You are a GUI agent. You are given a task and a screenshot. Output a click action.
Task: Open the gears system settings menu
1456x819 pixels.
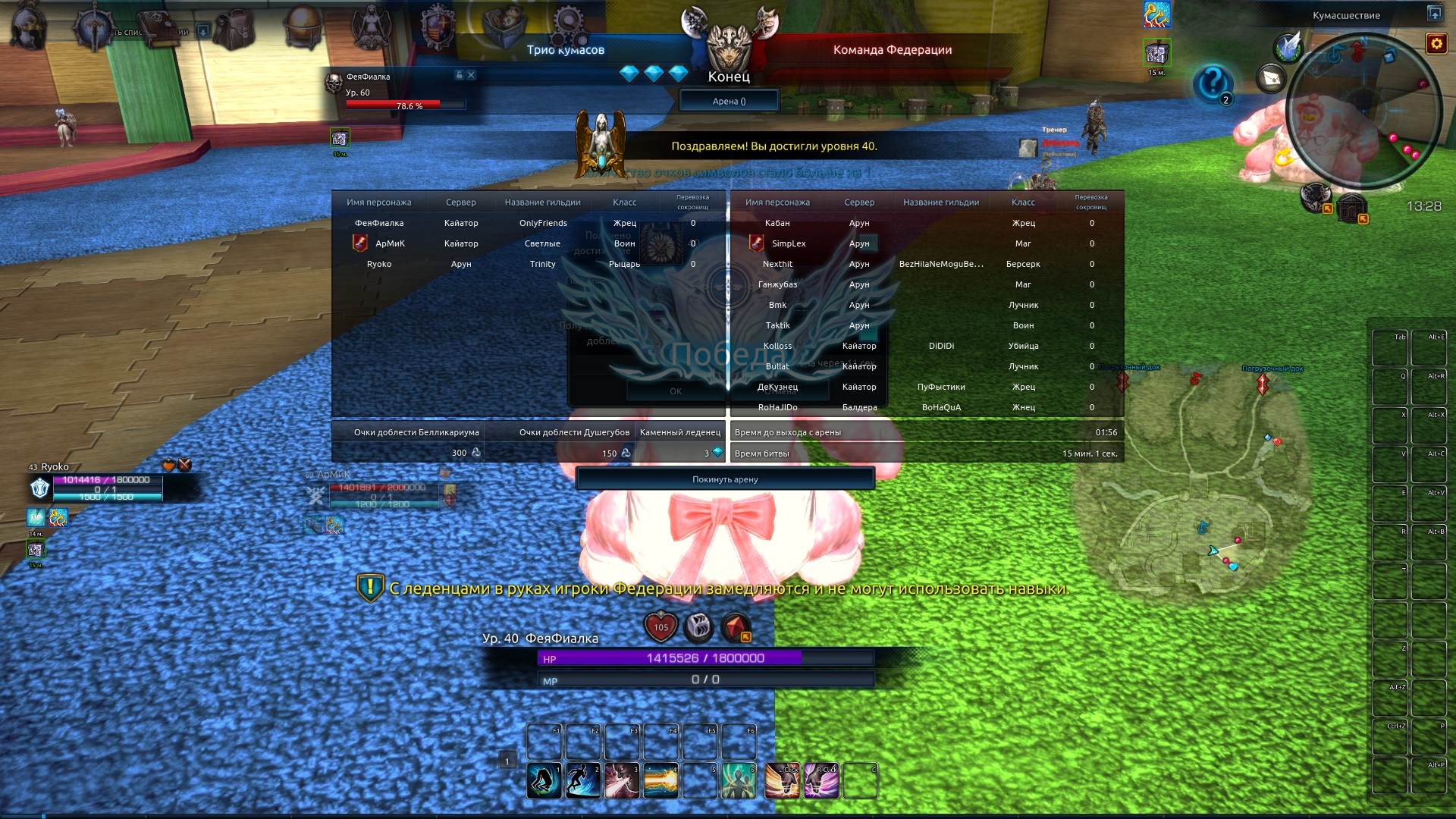[x=569, y=25]
